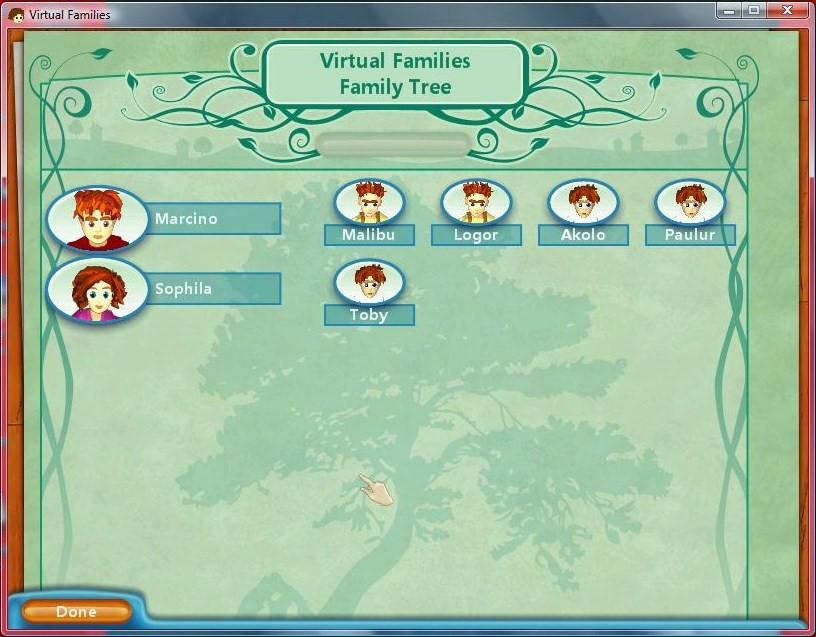This screenshot has height=637, width=816.
Task: Select Marcino's portrait in the family tree
Action: (x=97, y=219)
